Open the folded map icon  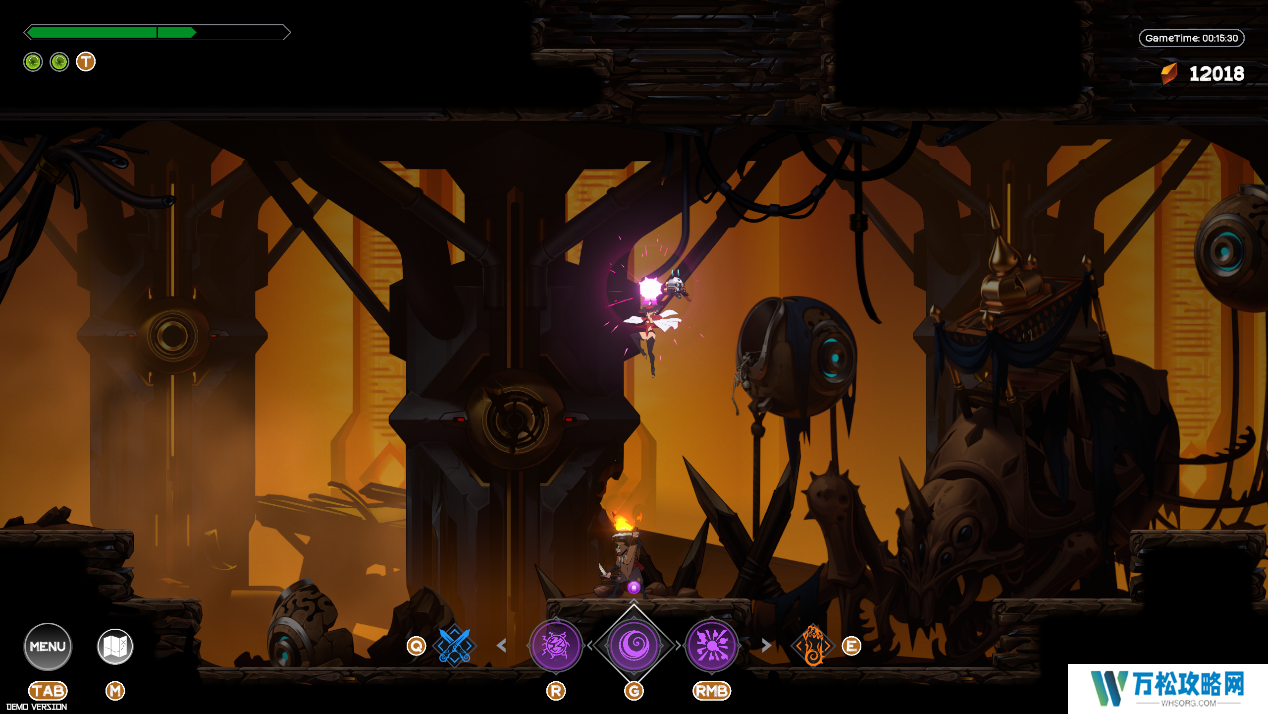coord(115,647)
